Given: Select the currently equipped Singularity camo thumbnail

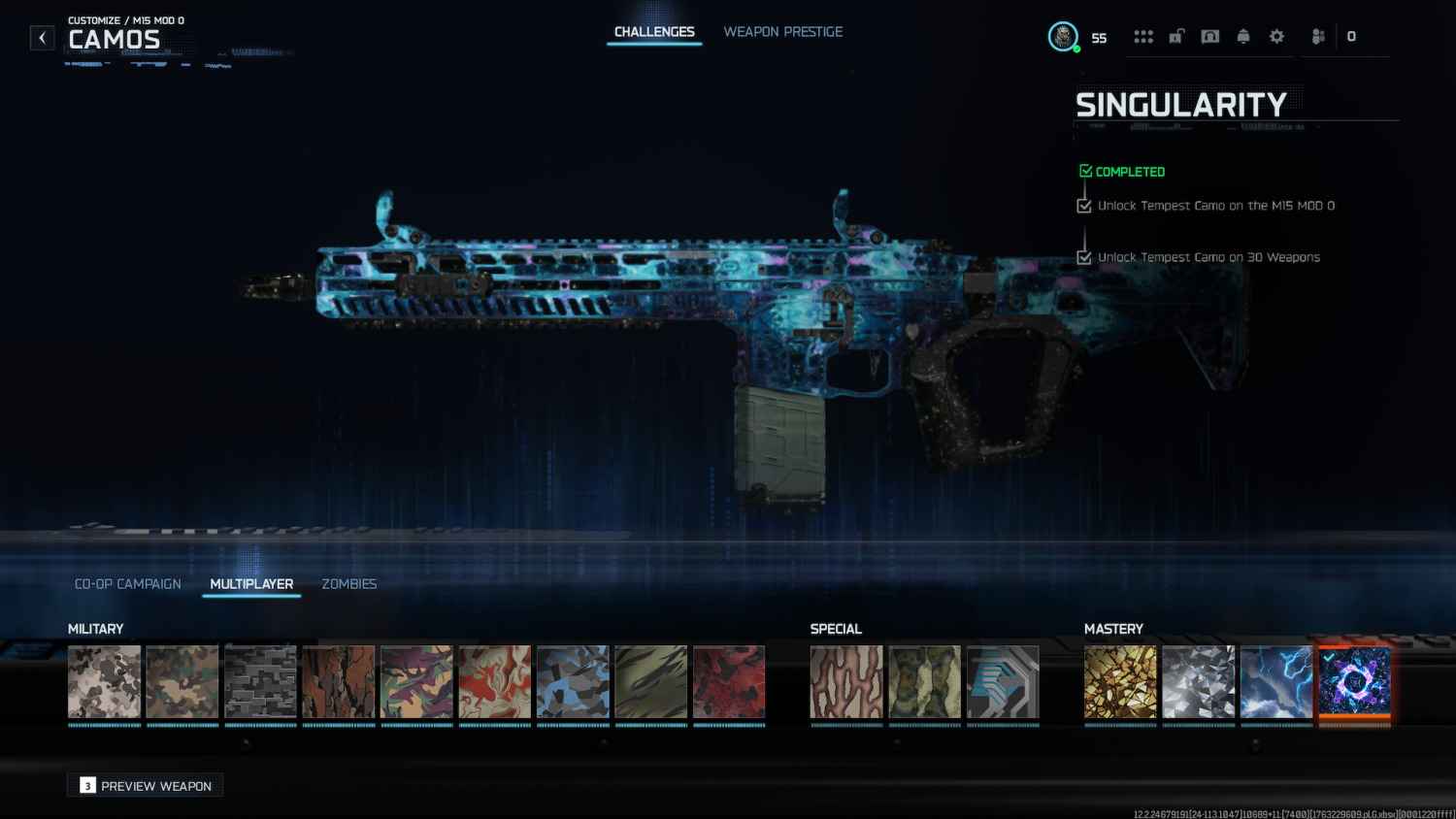Looking at the screenshot, I should click(x=1355, y=681).
